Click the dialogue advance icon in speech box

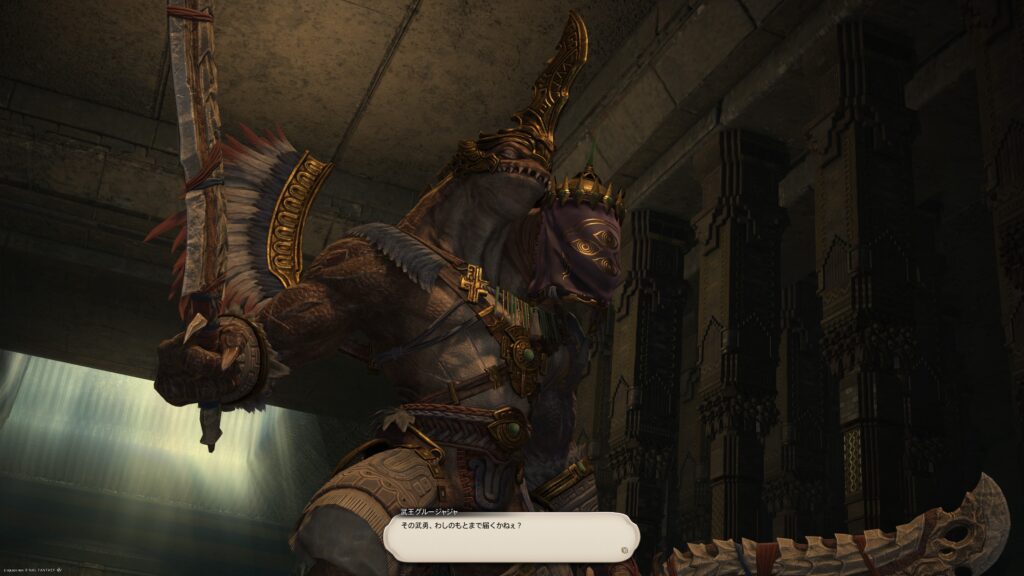625,550
